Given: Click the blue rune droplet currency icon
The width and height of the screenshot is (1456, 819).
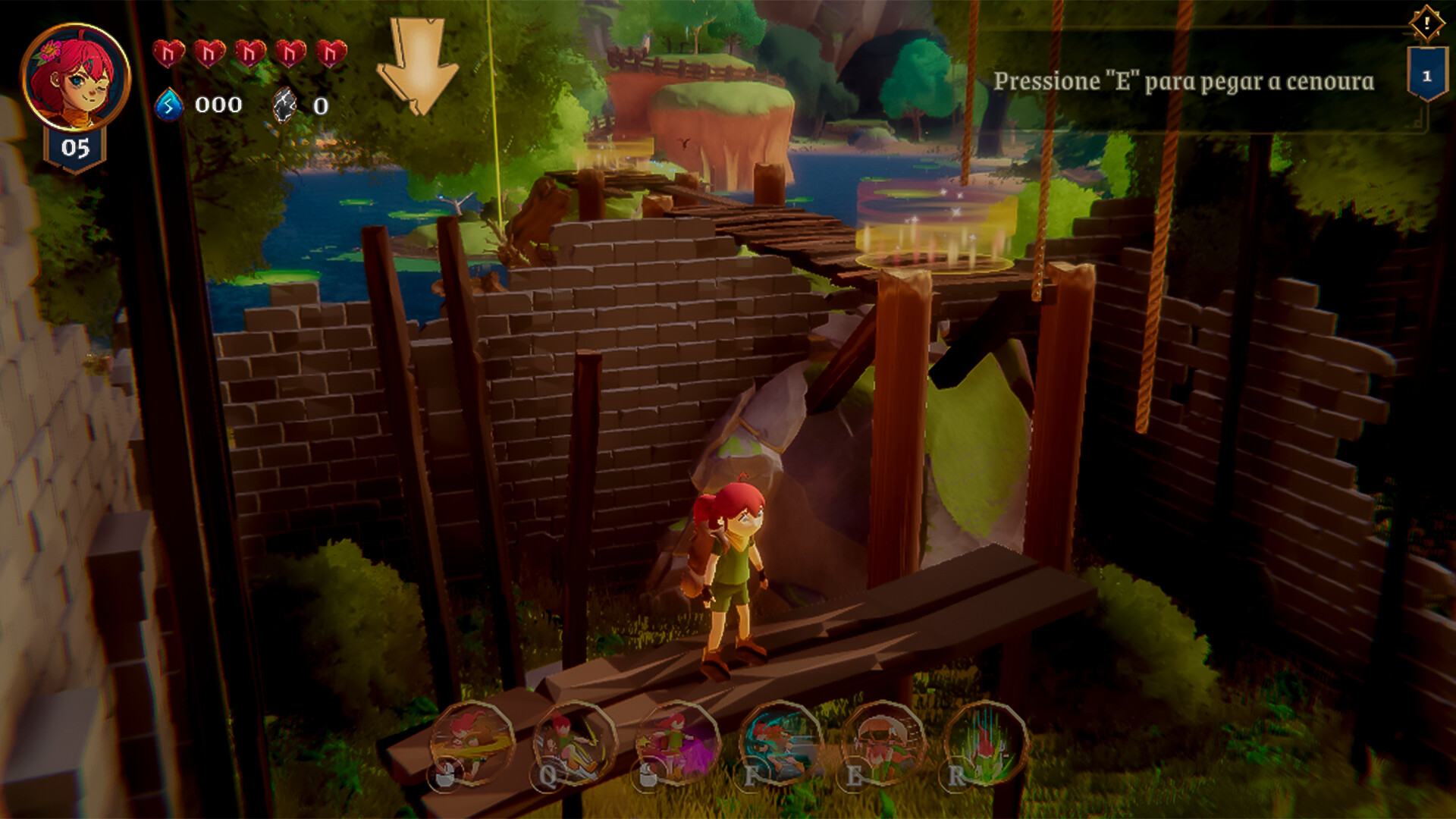Looking at the screenshot, I should (168, 105).
